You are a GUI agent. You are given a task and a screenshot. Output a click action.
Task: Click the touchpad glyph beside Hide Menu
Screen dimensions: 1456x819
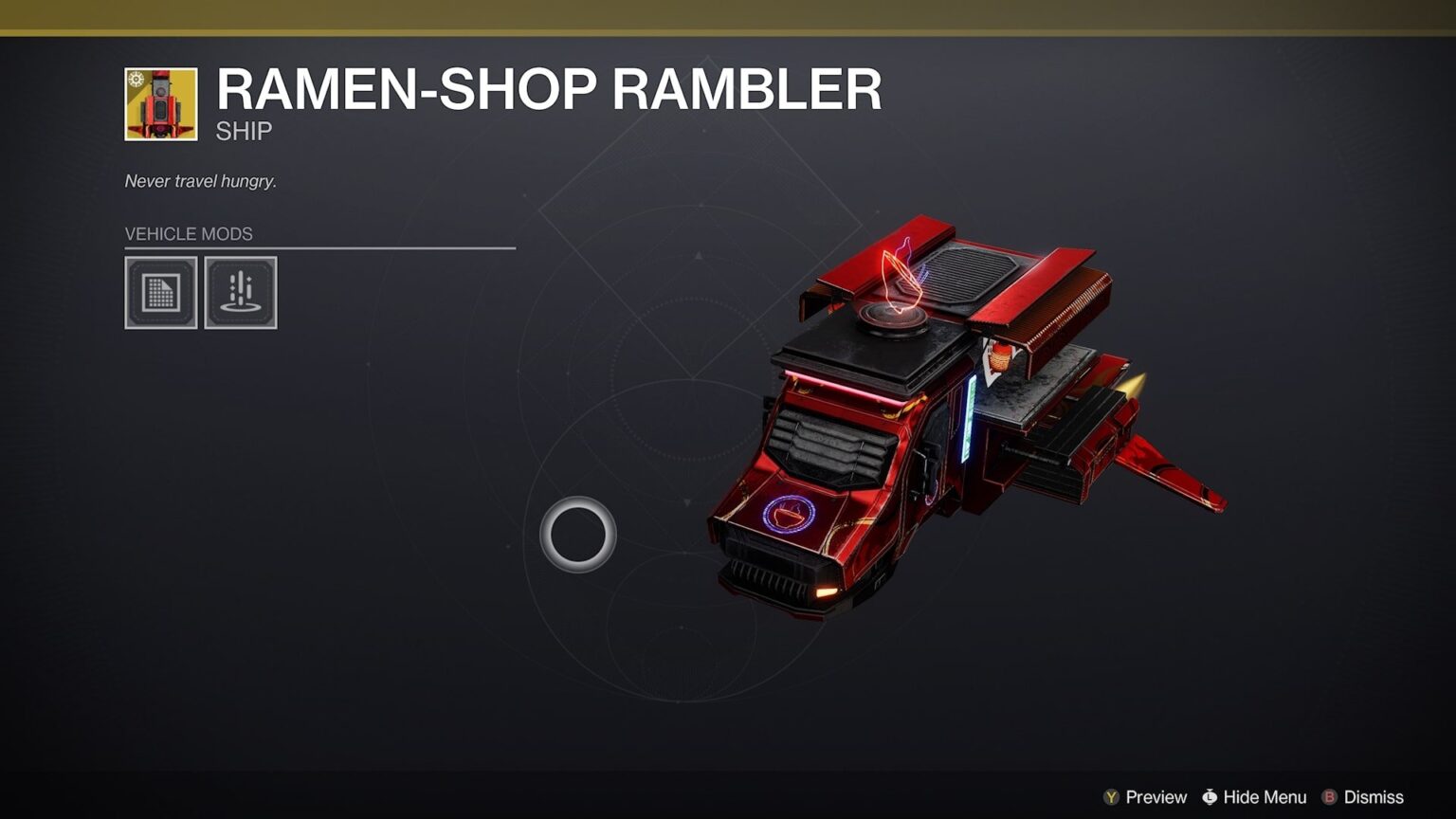(1210, 797)
